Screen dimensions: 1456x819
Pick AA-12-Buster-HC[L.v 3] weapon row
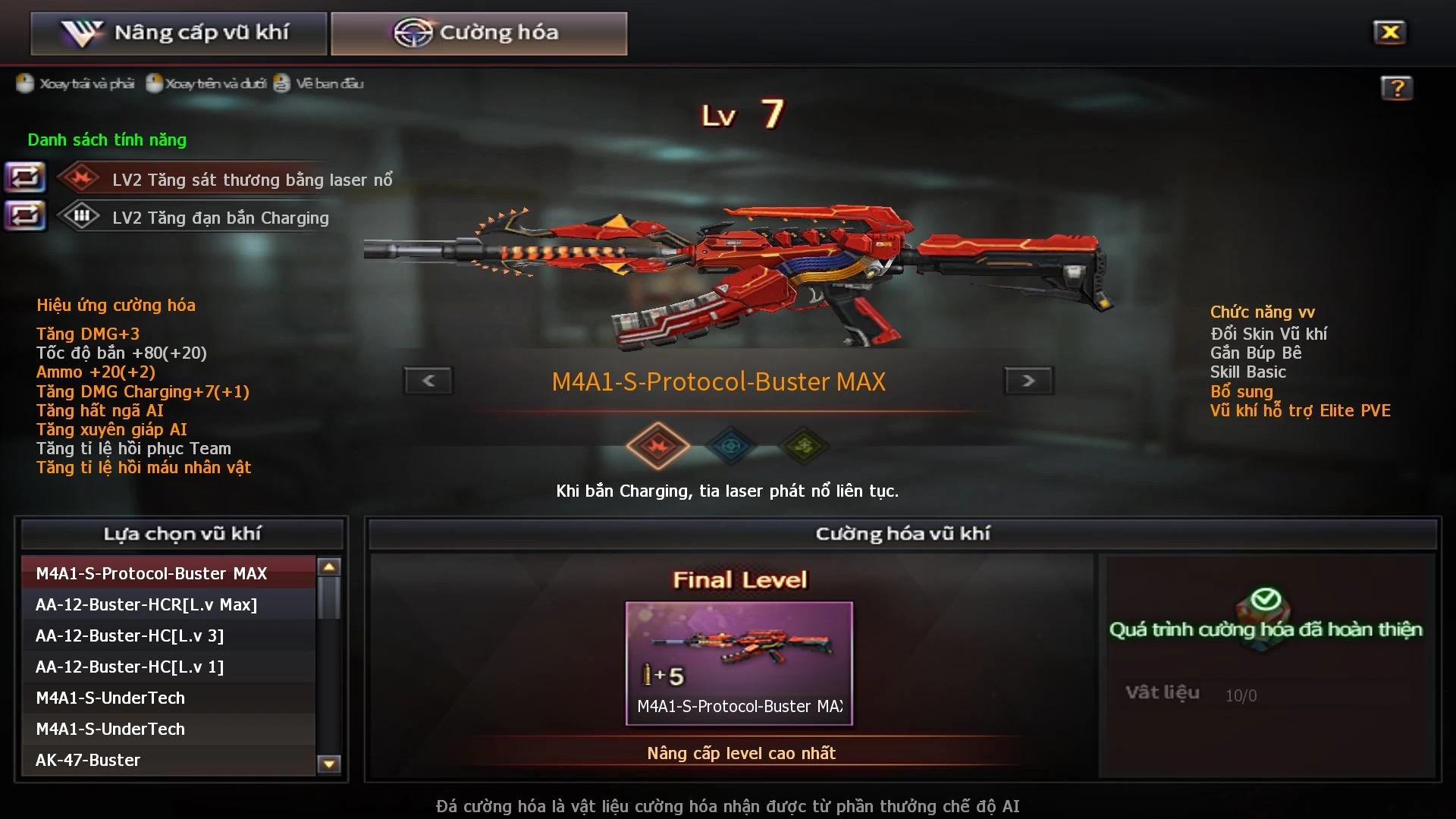point(168,635)
